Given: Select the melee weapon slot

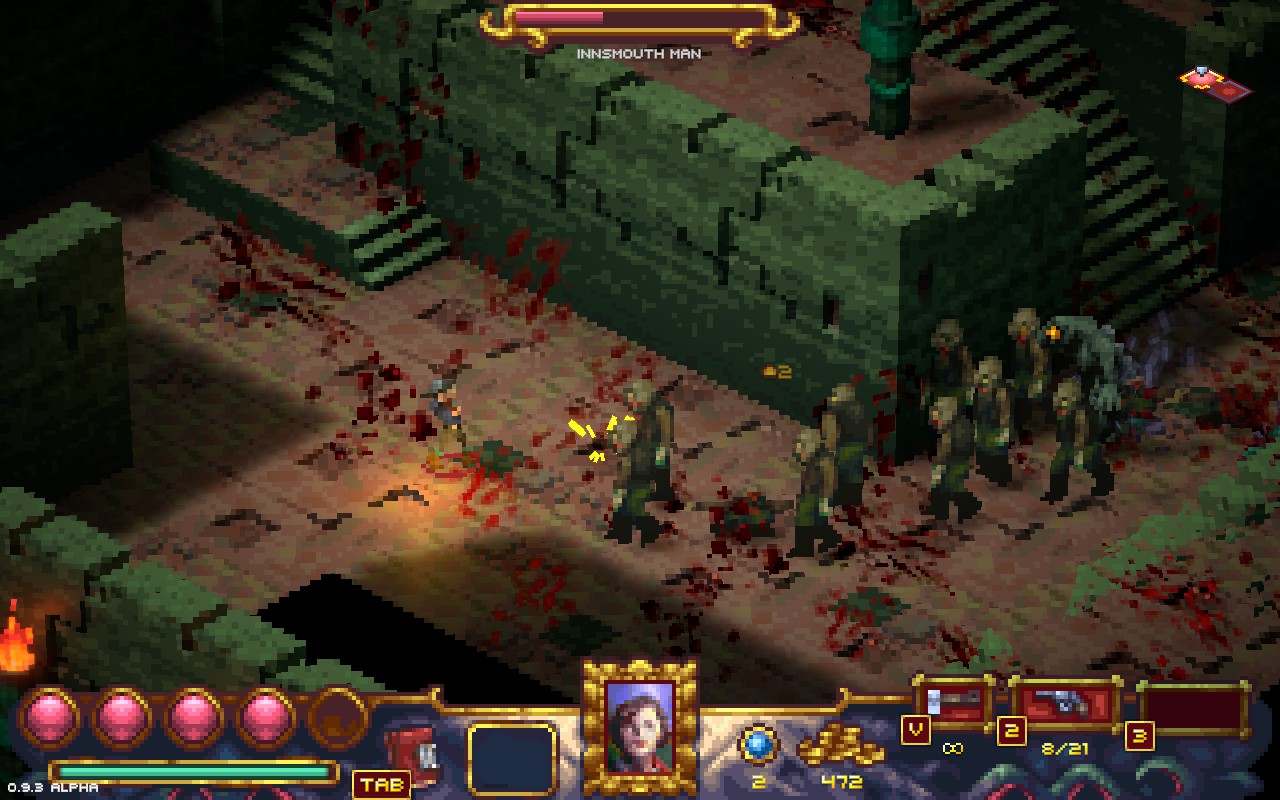Looking at the screenshot, I should point(952,702).
